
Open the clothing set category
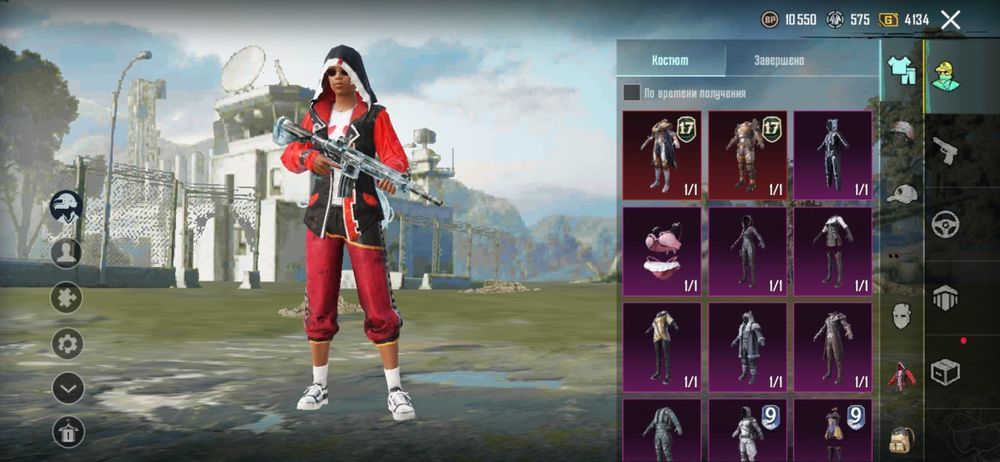click(902, 70)
